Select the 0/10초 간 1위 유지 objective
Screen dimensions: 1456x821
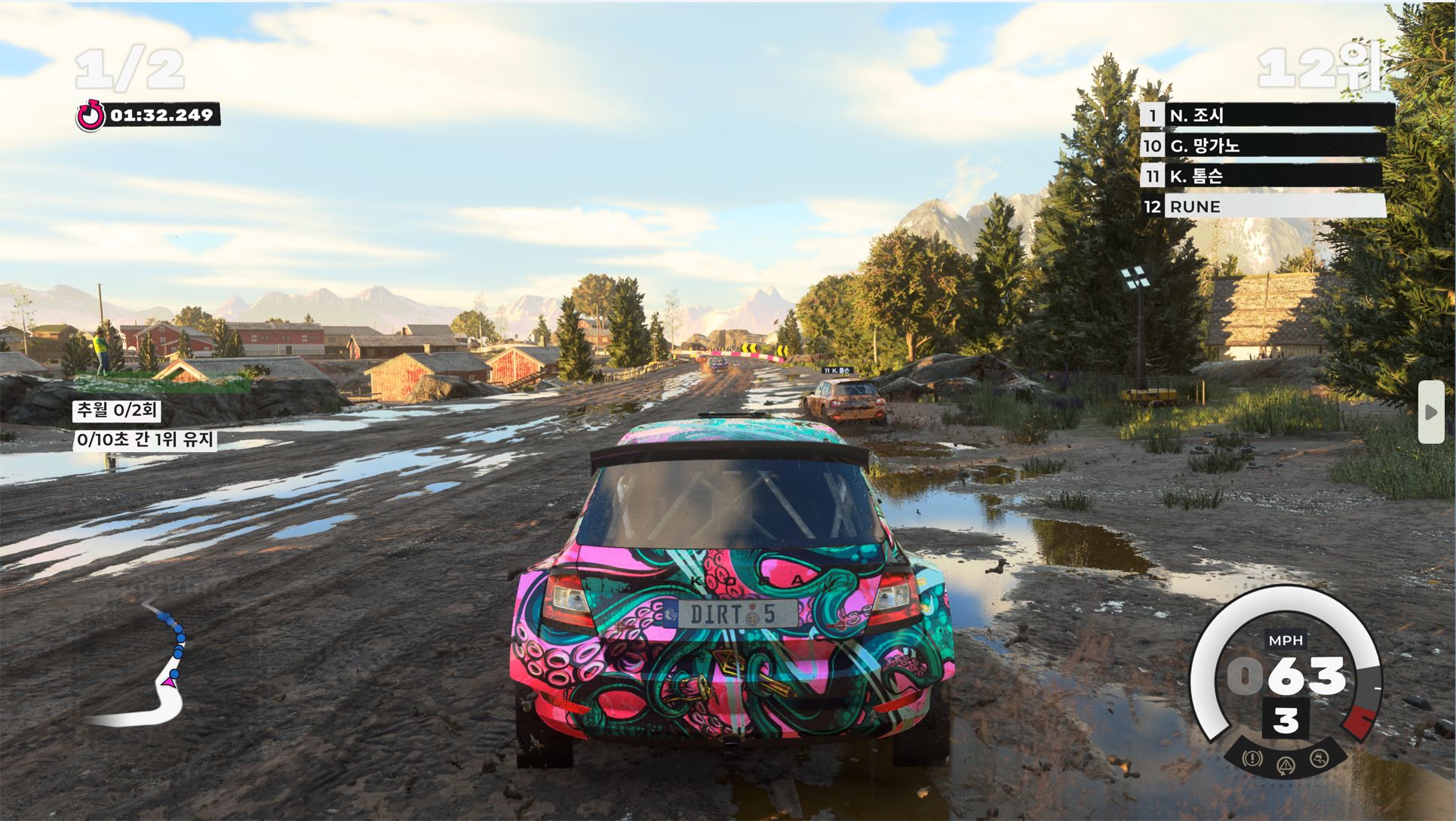point(146,440)
